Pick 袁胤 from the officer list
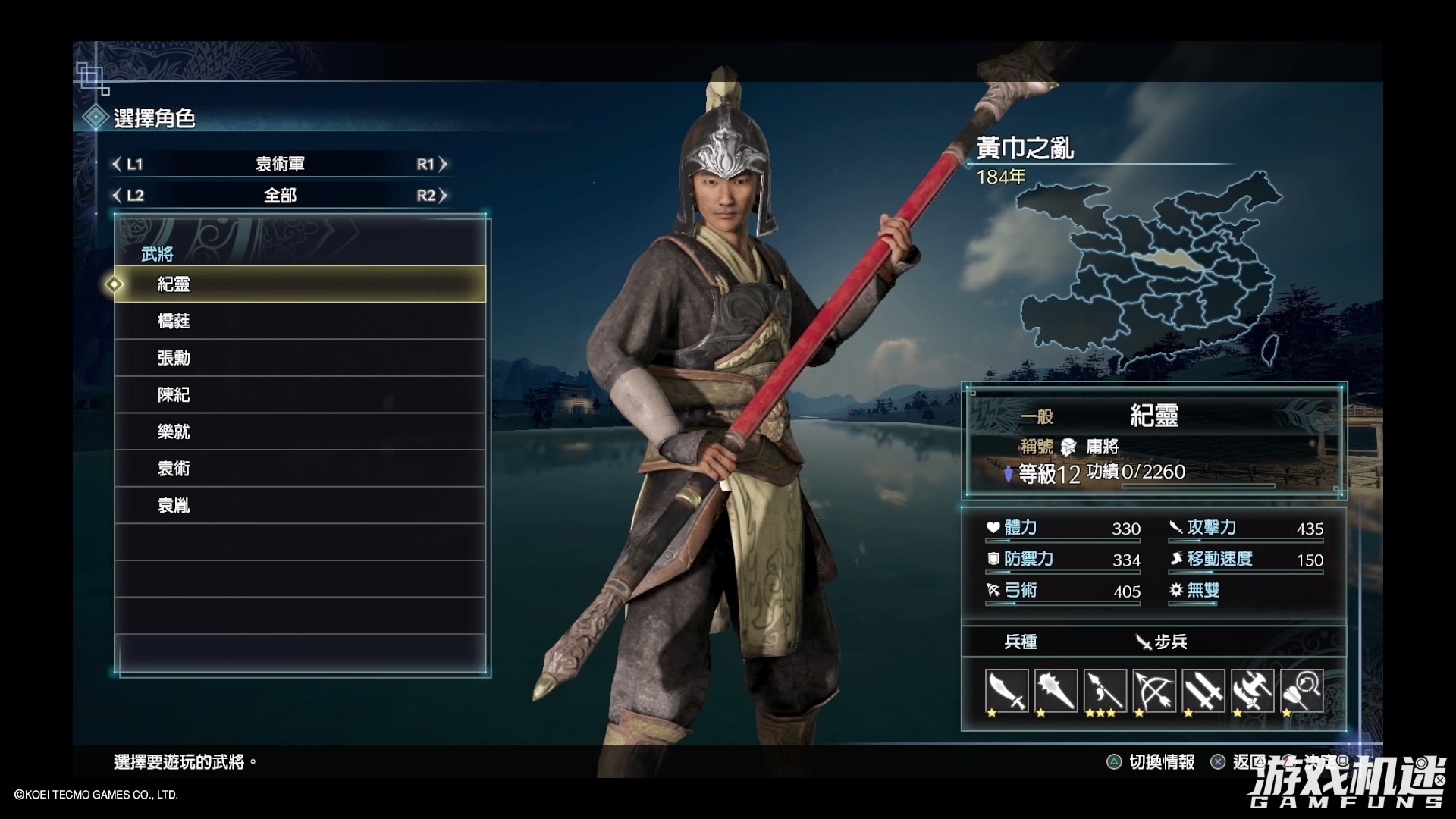 (300, 506)
